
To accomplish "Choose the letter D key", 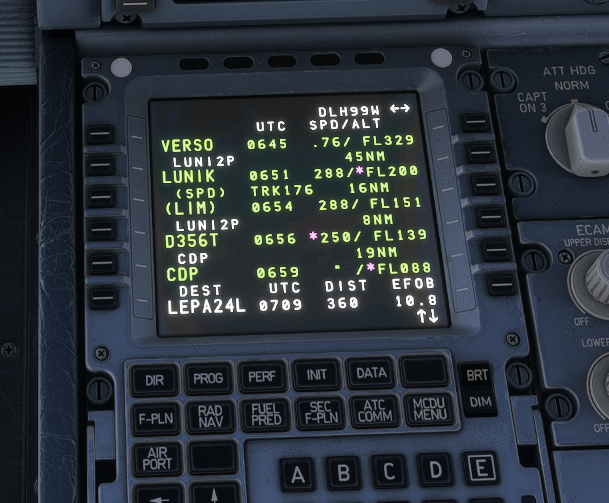I will (435, 469).
